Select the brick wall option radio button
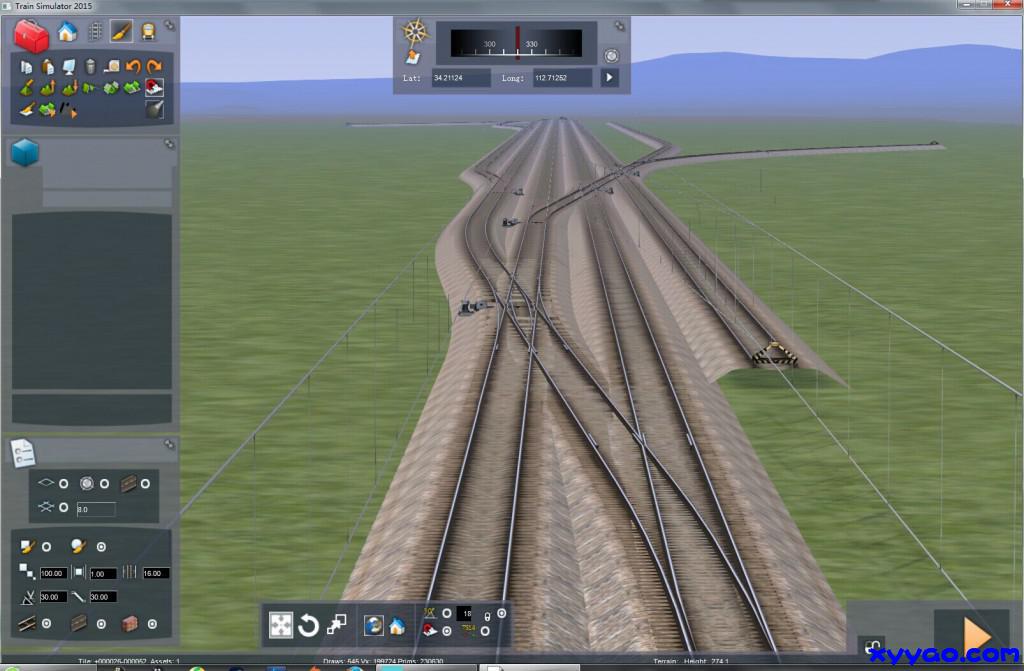The image size is (1024, 671). [x=153, y=624]
